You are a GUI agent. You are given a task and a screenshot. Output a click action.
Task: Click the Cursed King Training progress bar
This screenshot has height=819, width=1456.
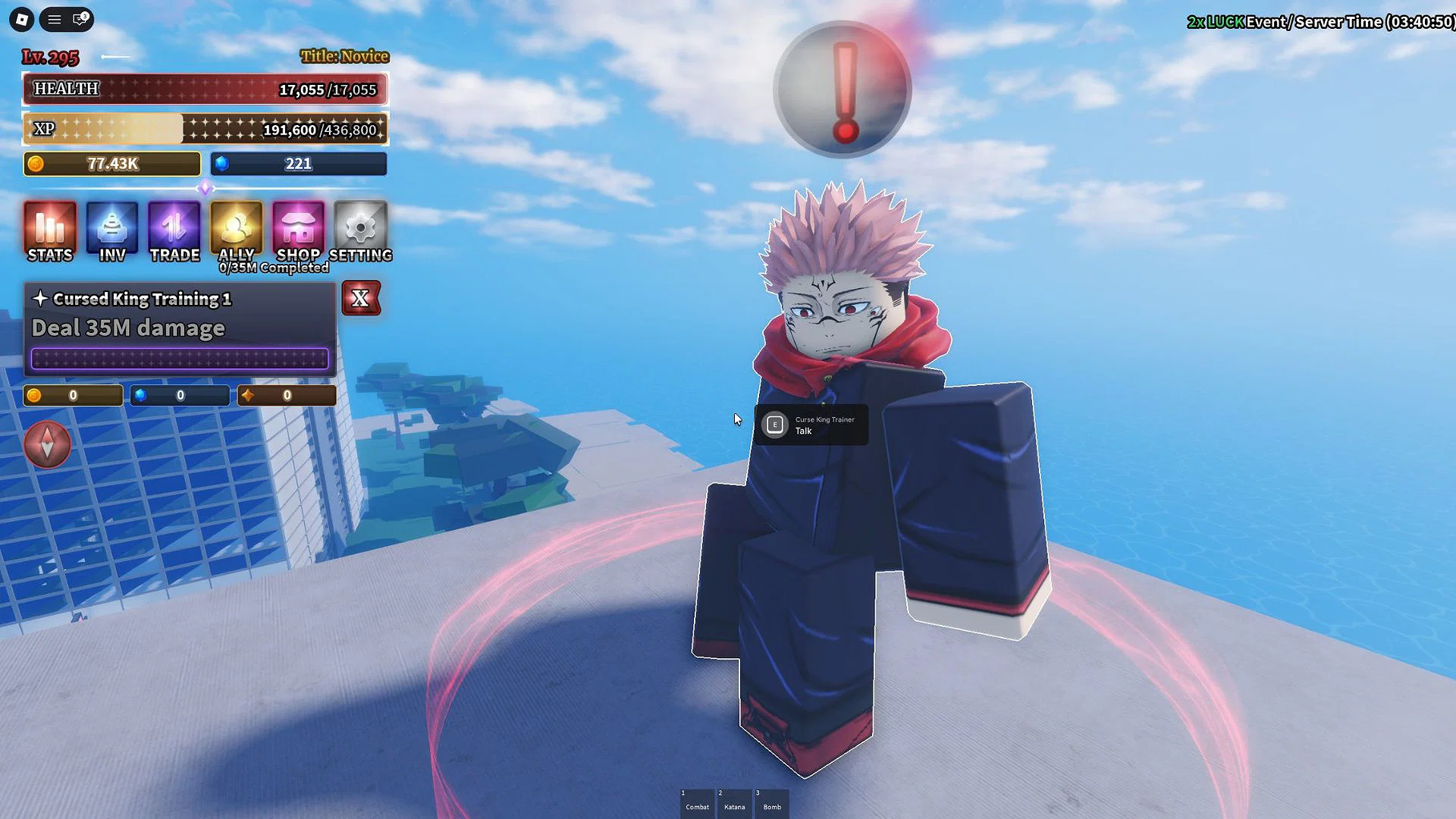[179, 358]
